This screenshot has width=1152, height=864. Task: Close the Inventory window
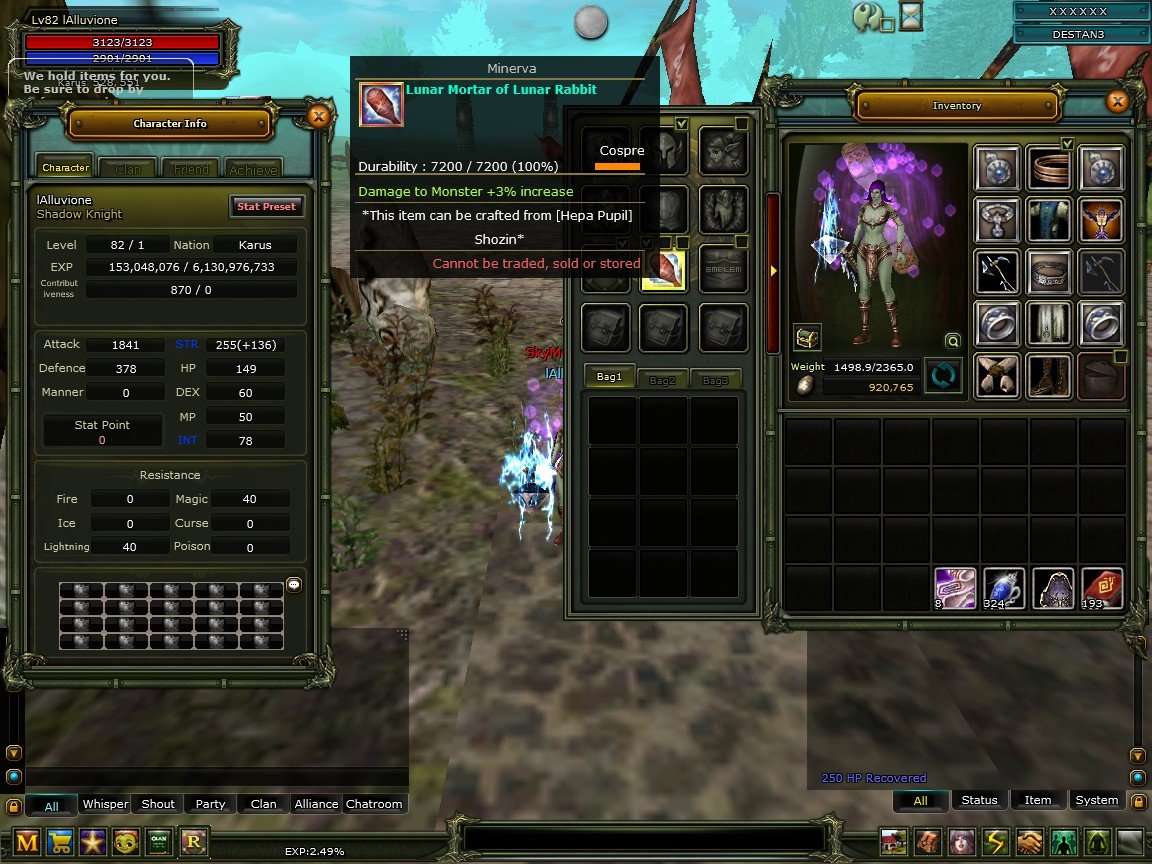(1117, 101)
